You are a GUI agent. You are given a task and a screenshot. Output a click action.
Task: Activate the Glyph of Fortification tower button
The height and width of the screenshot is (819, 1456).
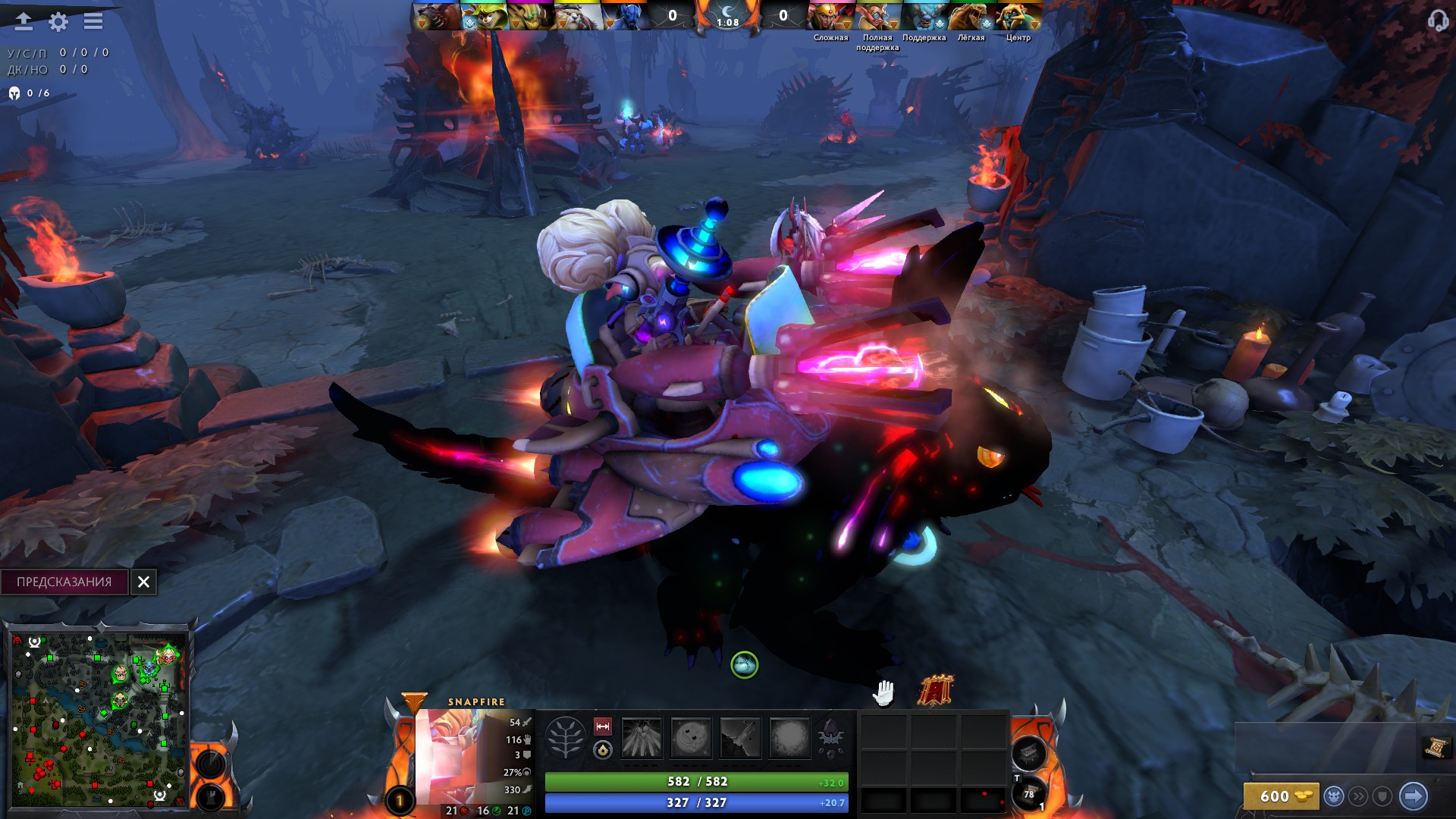coord(211,798)
